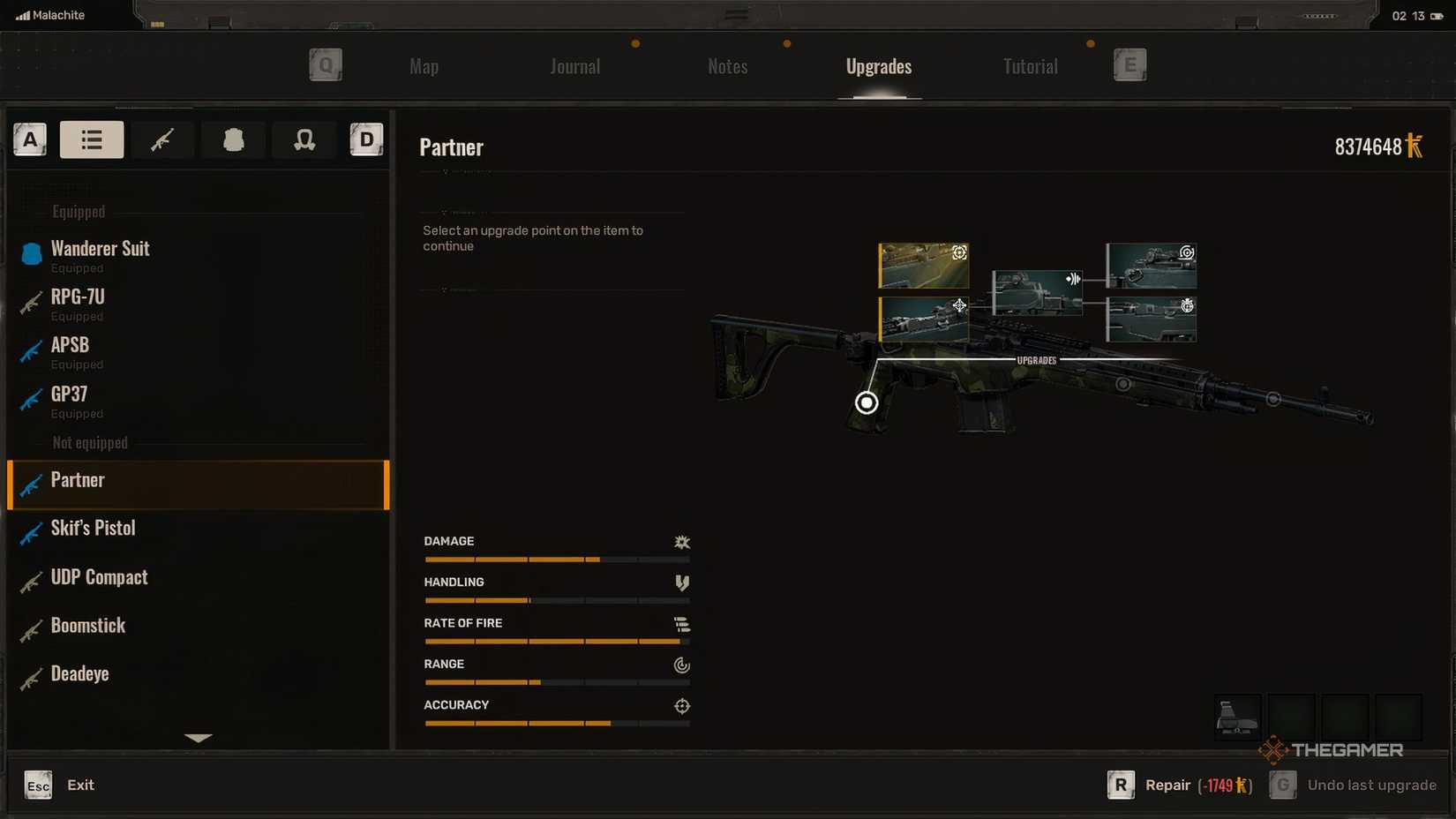Open the armor filter icon
Screen dimensions: 1456x819
[x=233, y=139]
